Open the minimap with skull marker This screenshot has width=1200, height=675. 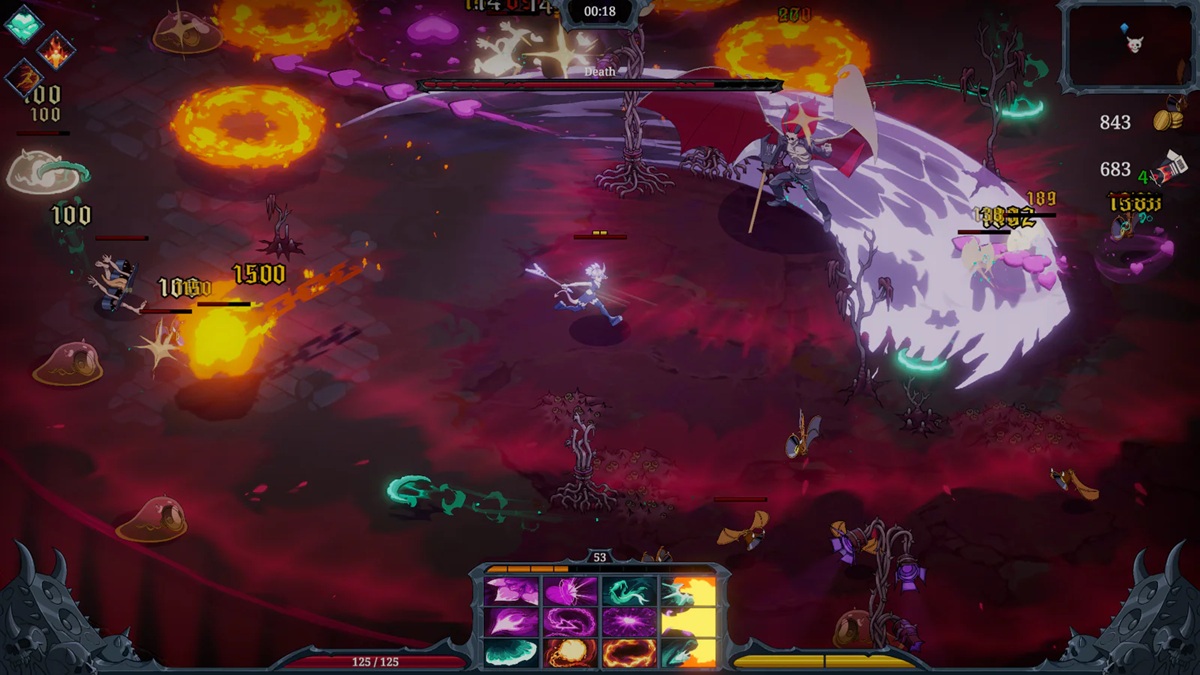coord(1128,46)
